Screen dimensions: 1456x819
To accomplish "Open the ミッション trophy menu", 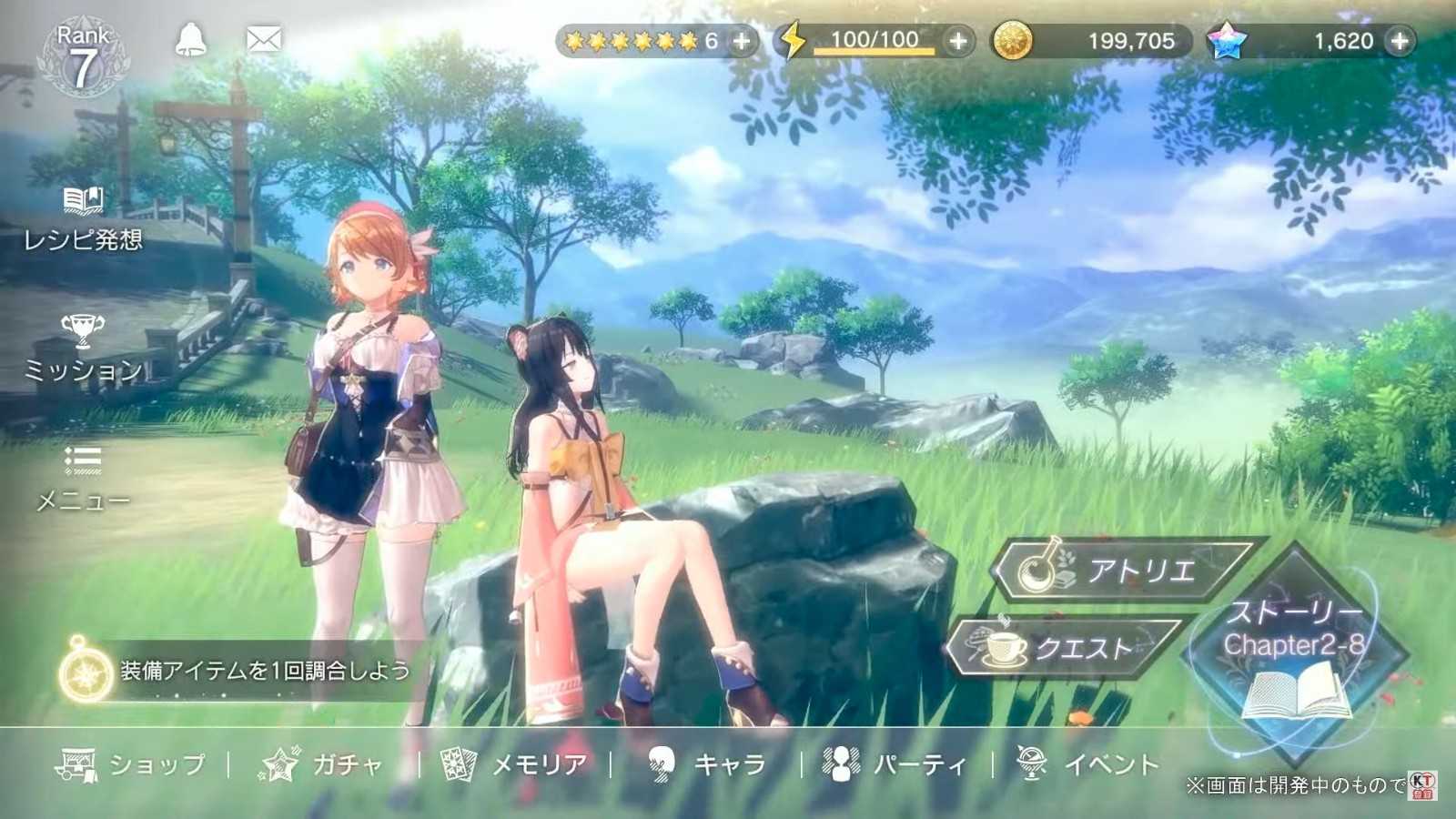I will coord(83,349).
